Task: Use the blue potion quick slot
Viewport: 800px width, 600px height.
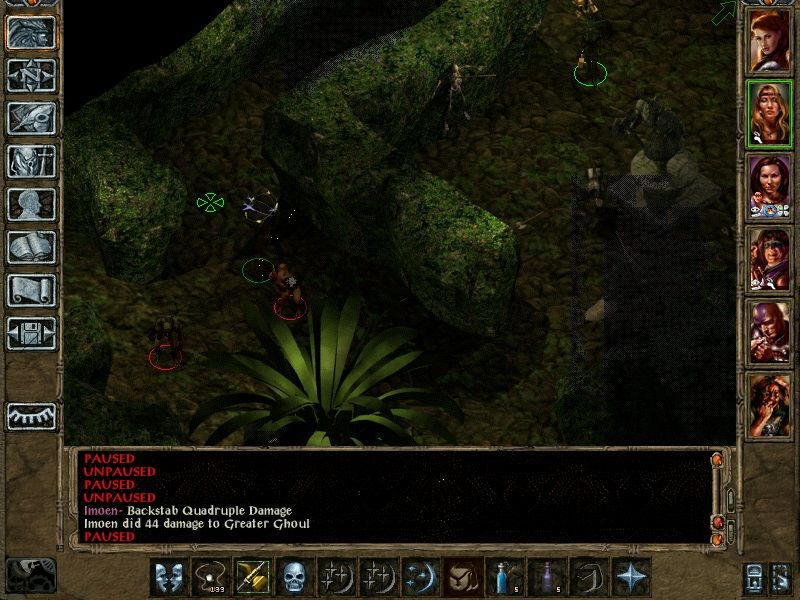Action: tap(503, 577)
